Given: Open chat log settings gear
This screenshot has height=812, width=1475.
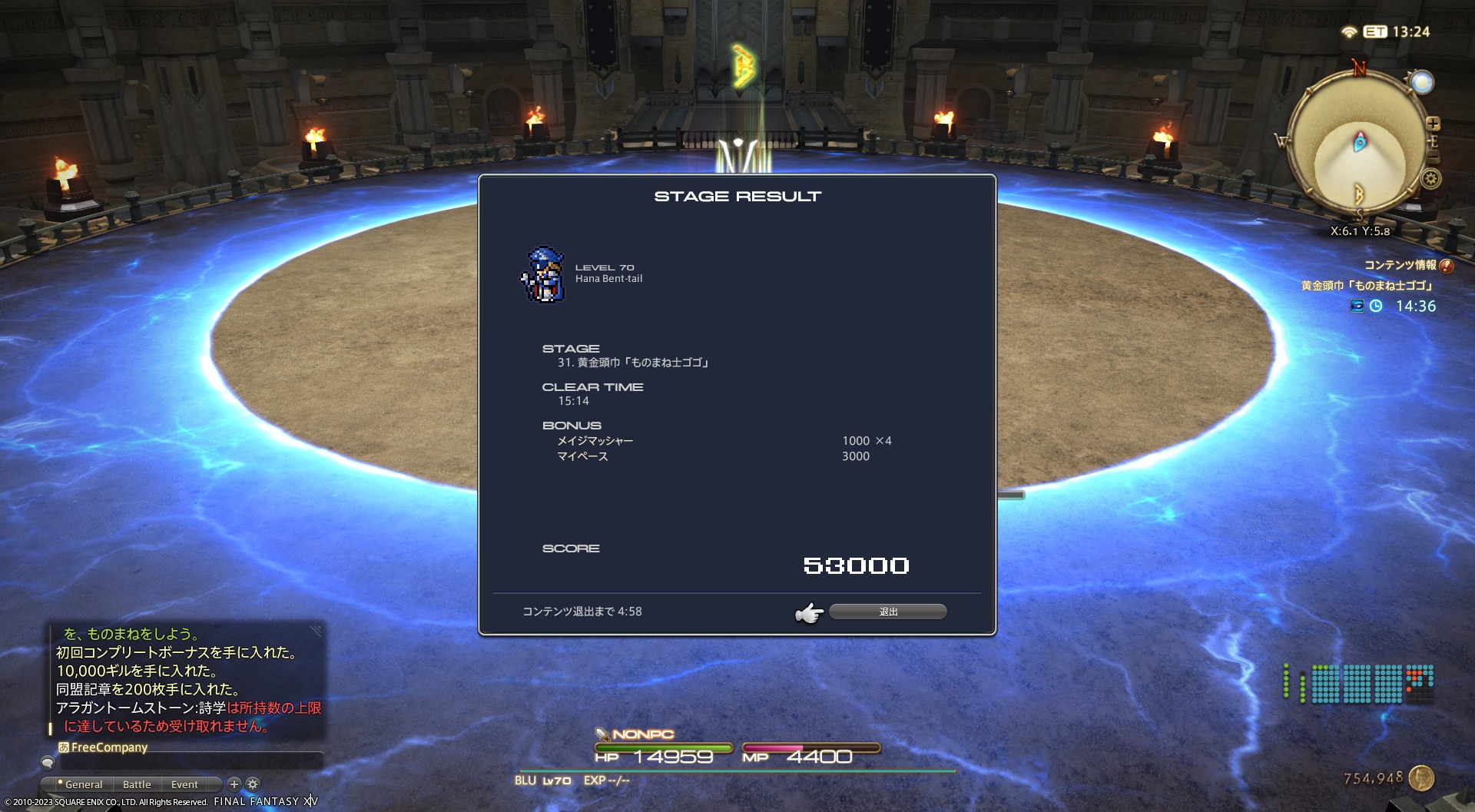Looking at the screenshot, I should pos(253,784).
